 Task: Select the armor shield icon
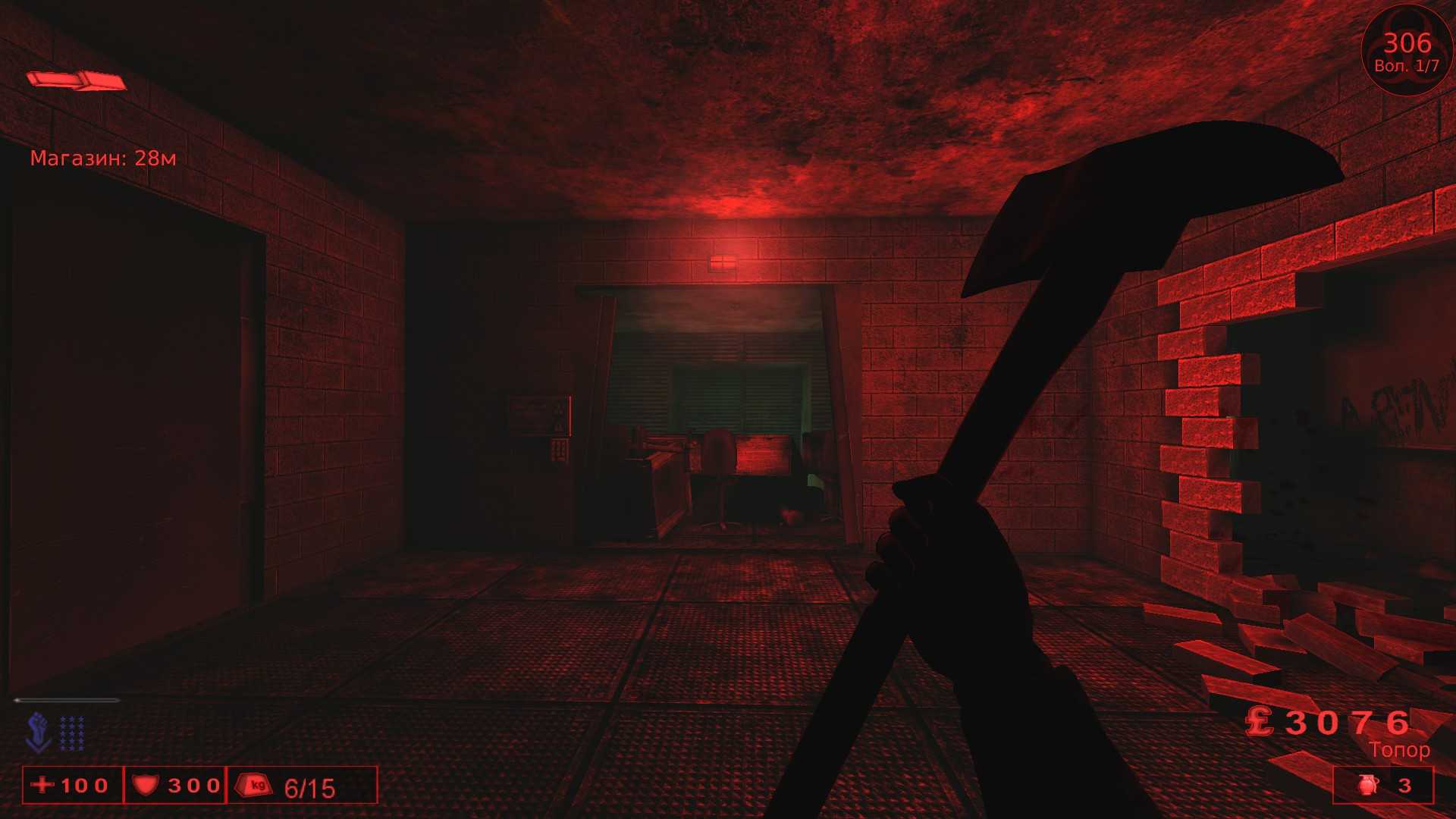(147, 786)
